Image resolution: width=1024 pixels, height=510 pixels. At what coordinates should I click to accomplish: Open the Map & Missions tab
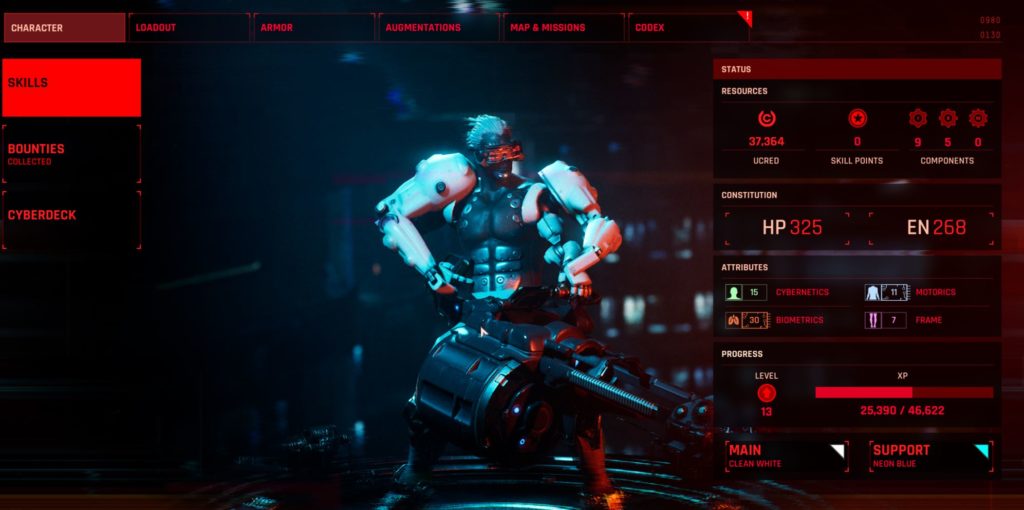click(x=563, y=28)
